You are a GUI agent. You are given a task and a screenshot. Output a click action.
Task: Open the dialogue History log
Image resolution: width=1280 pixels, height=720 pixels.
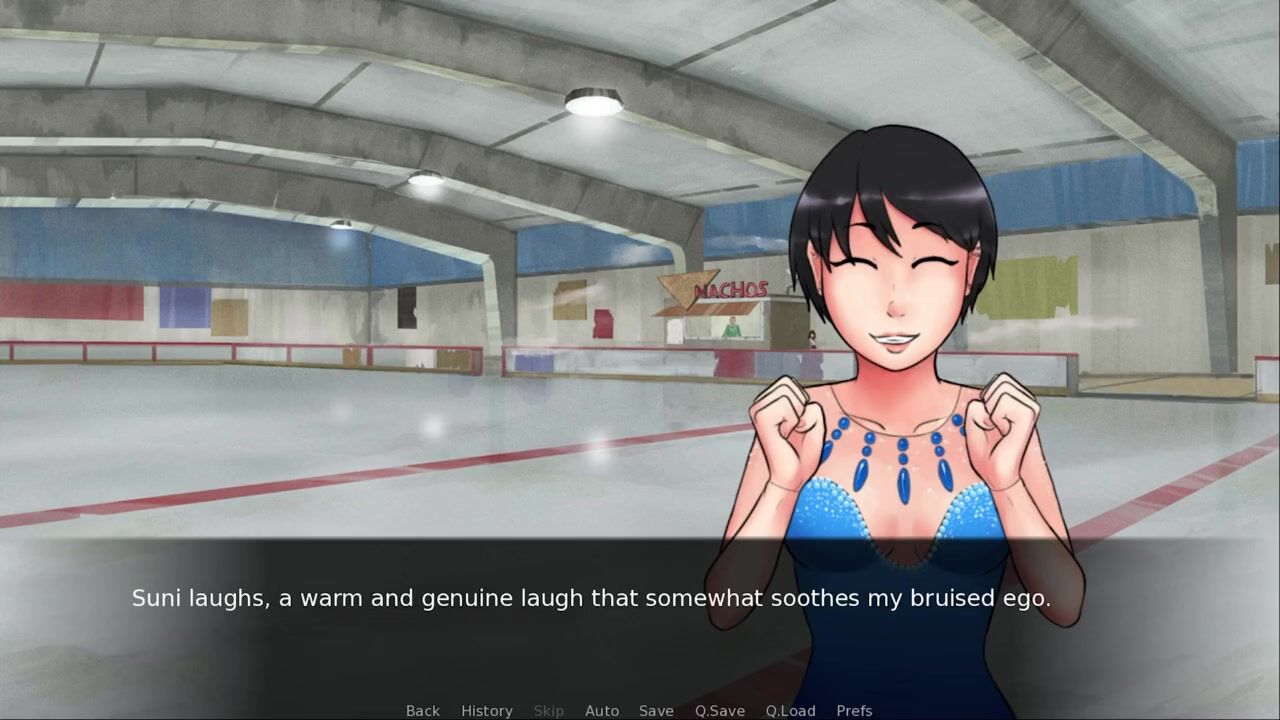tap(486, 710)
